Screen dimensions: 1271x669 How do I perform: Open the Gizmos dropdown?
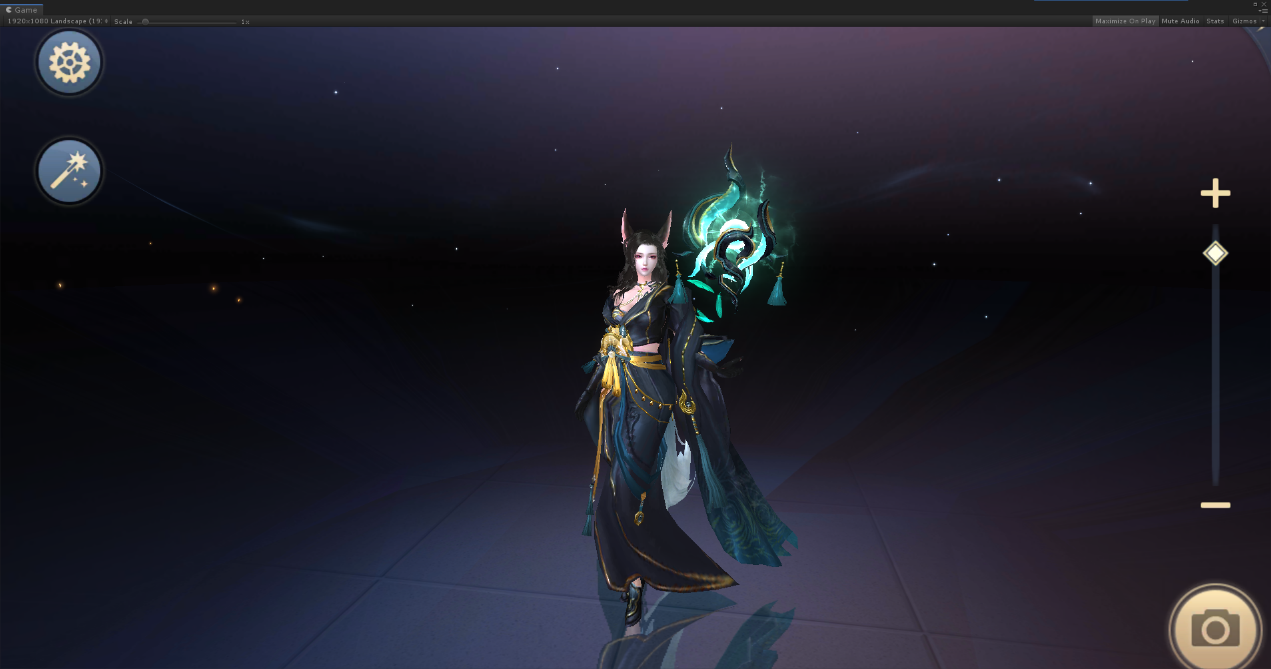click(x=1248, y=21)
